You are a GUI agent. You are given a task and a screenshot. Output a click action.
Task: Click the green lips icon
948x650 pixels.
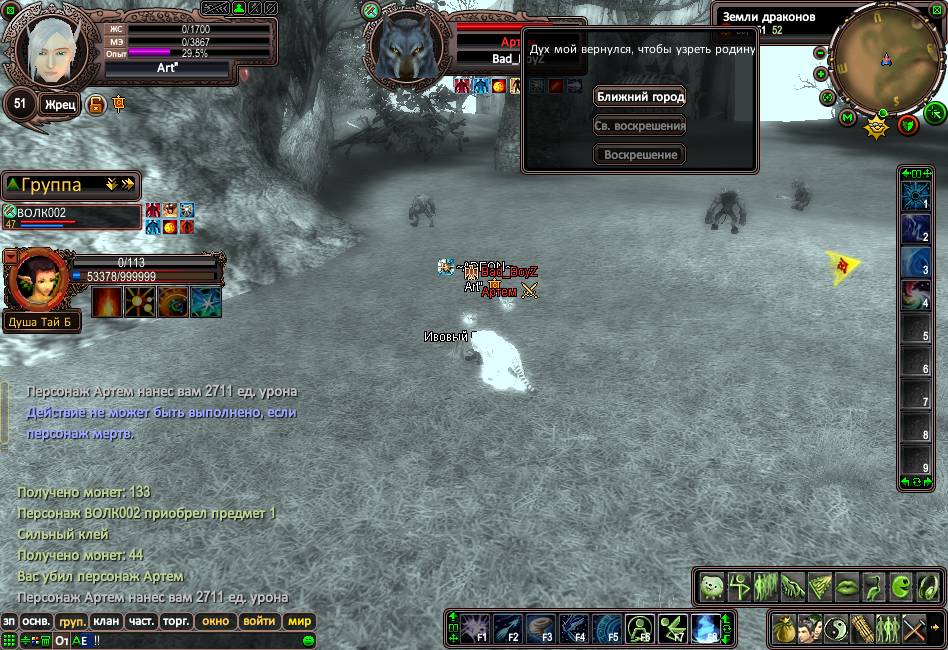pyautogui.click(x=847, y=585)
